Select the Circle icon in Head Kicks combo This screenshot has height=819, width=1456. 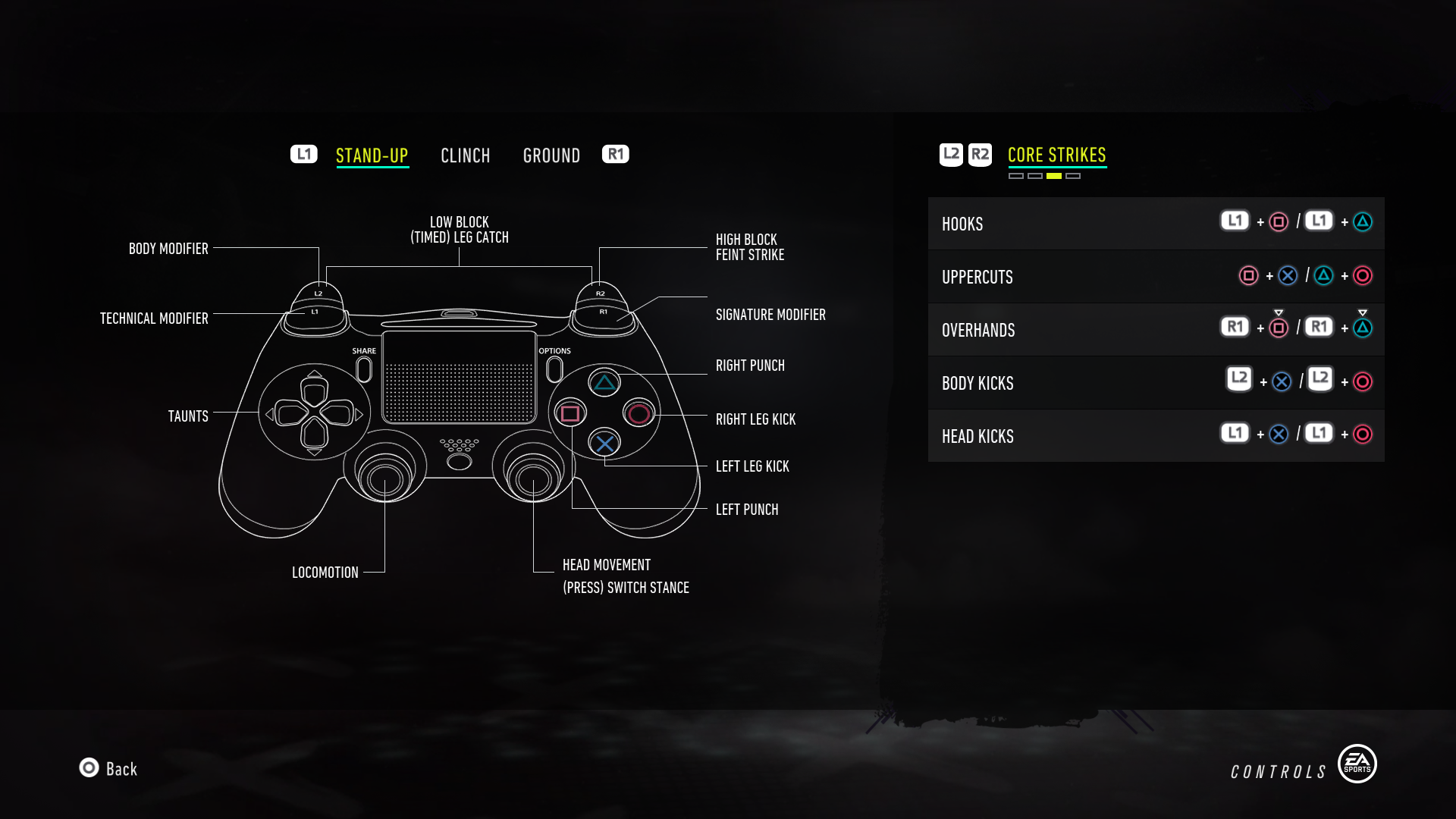pyautogui.click(x=1363, y=434)
